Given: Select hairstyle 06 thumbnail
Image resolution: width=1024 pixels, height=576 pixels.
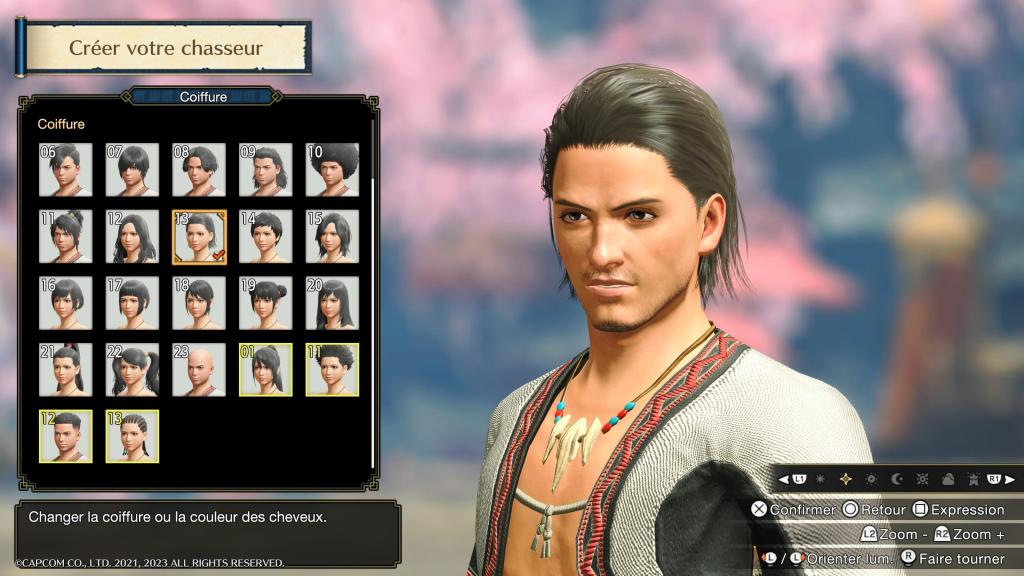Looking at the screenshot, I should [x=65, y=169].
